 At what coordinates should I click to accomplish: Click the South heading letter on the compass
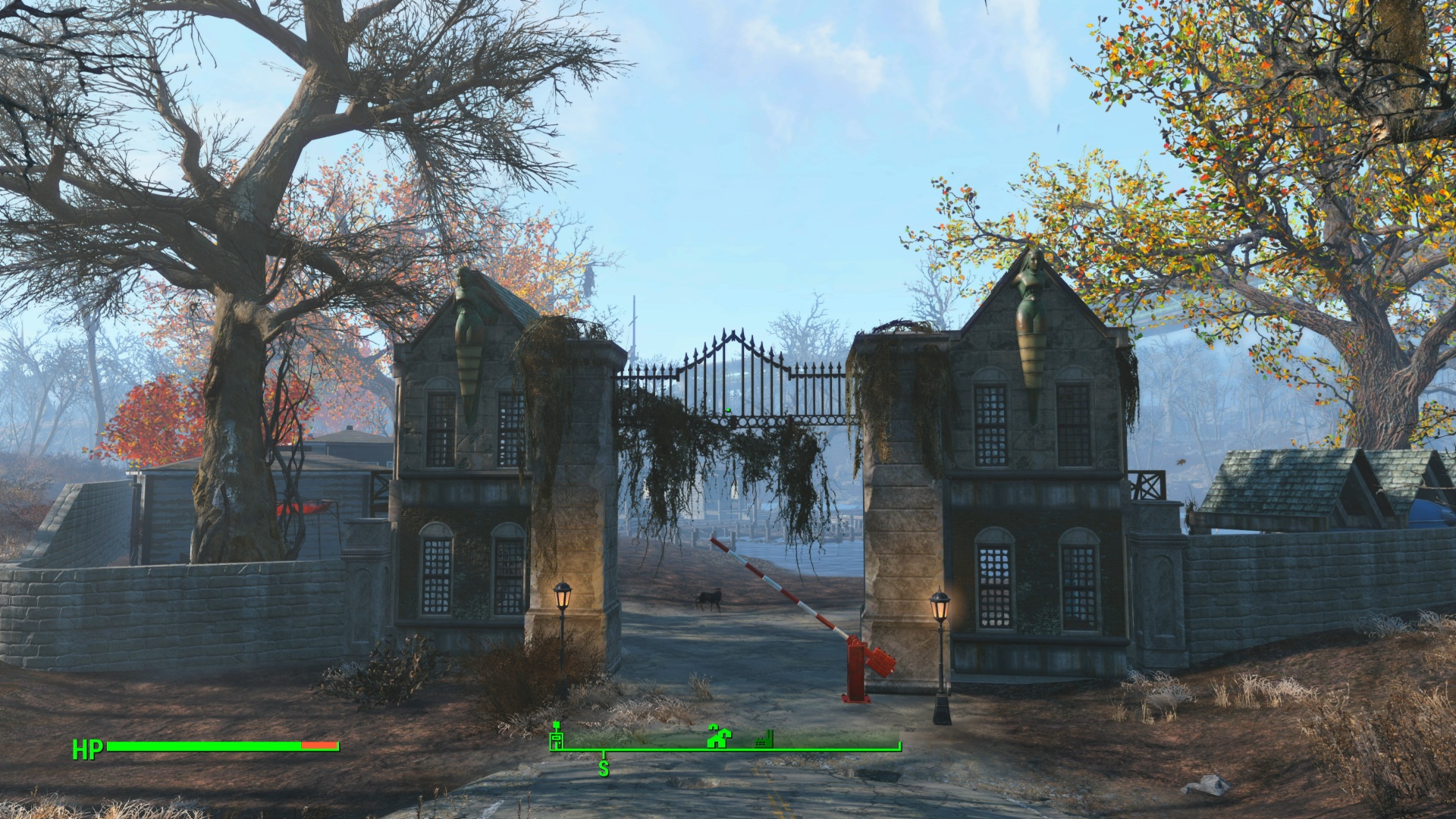click(604, 768)
